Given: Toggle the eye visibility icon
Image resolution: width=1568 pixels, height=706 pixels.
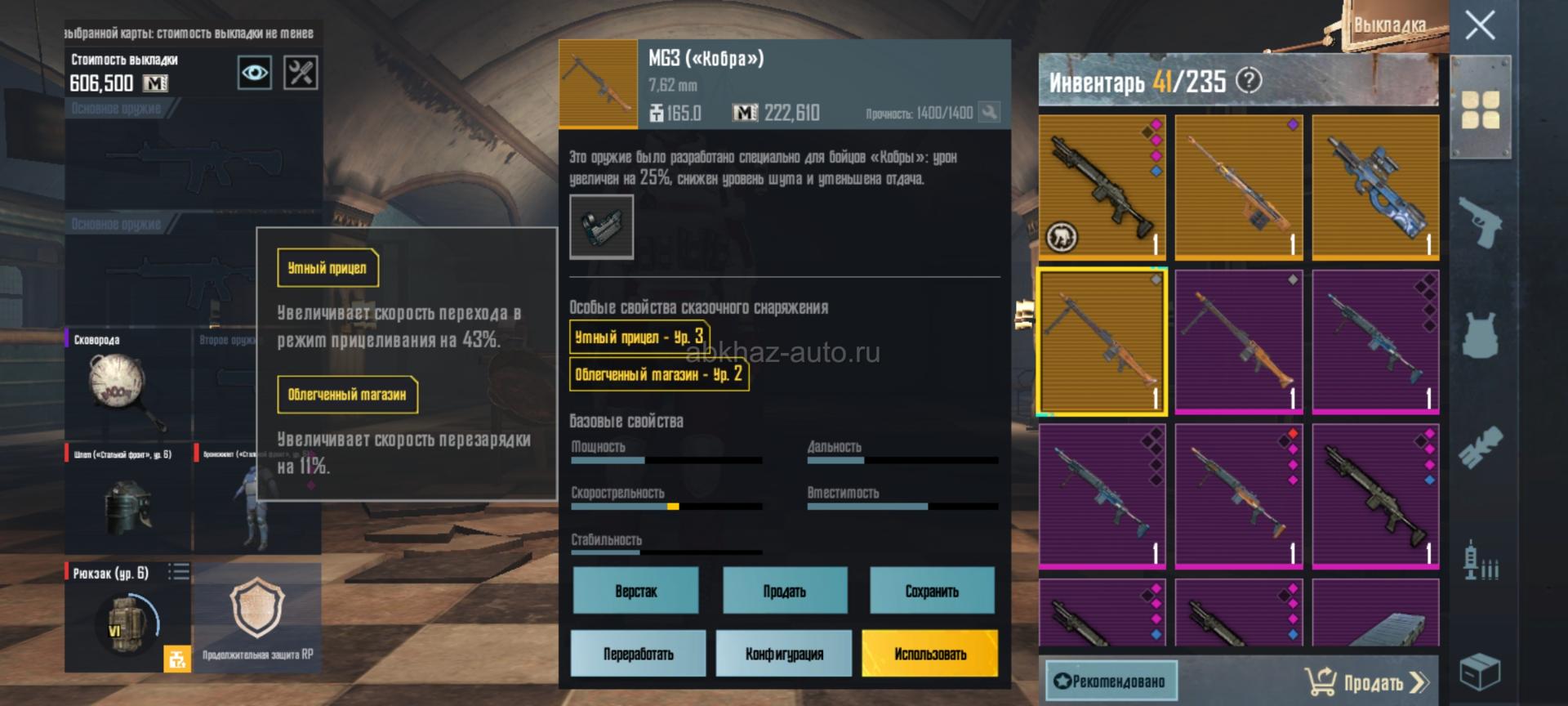Looking at the screenshot, I should (x=254, y=73).
